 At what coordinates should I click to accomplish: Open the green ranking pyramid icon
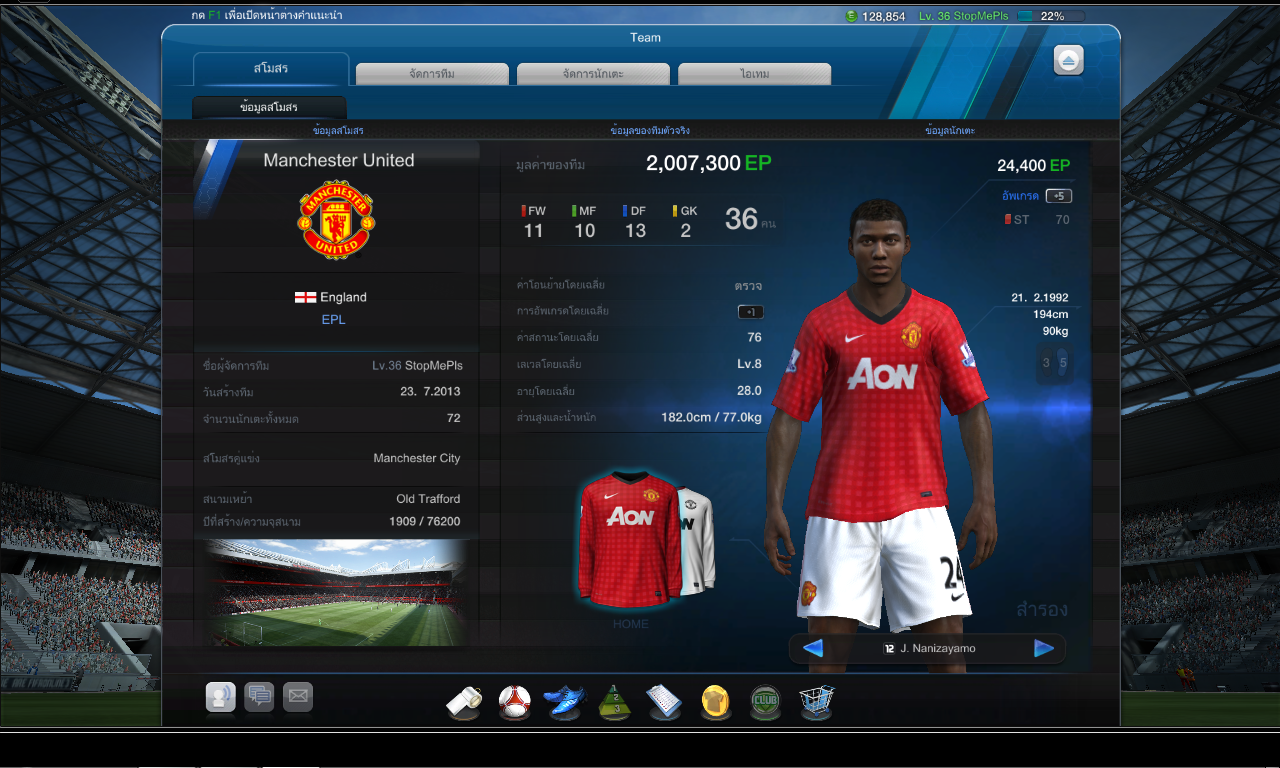click(615, 702)
